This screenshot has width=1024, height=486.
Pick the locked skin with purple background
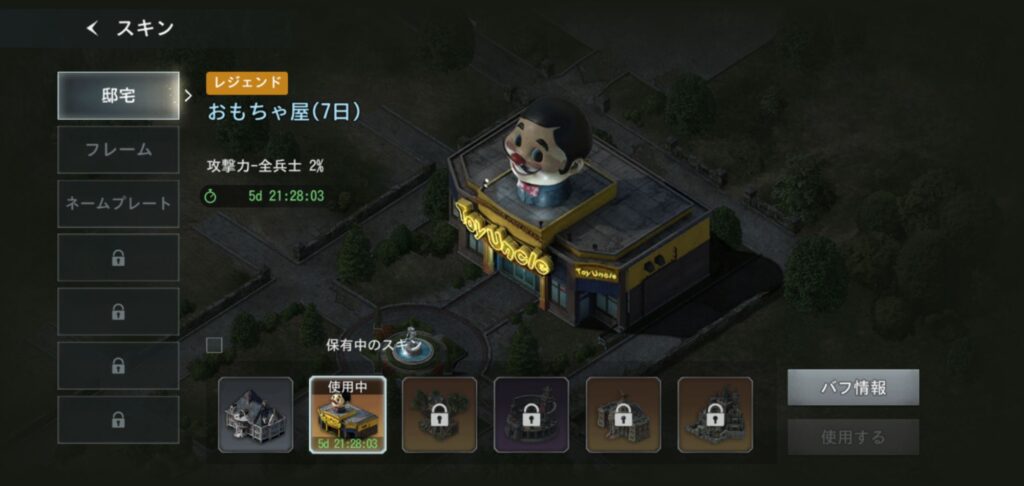[531, 415]
